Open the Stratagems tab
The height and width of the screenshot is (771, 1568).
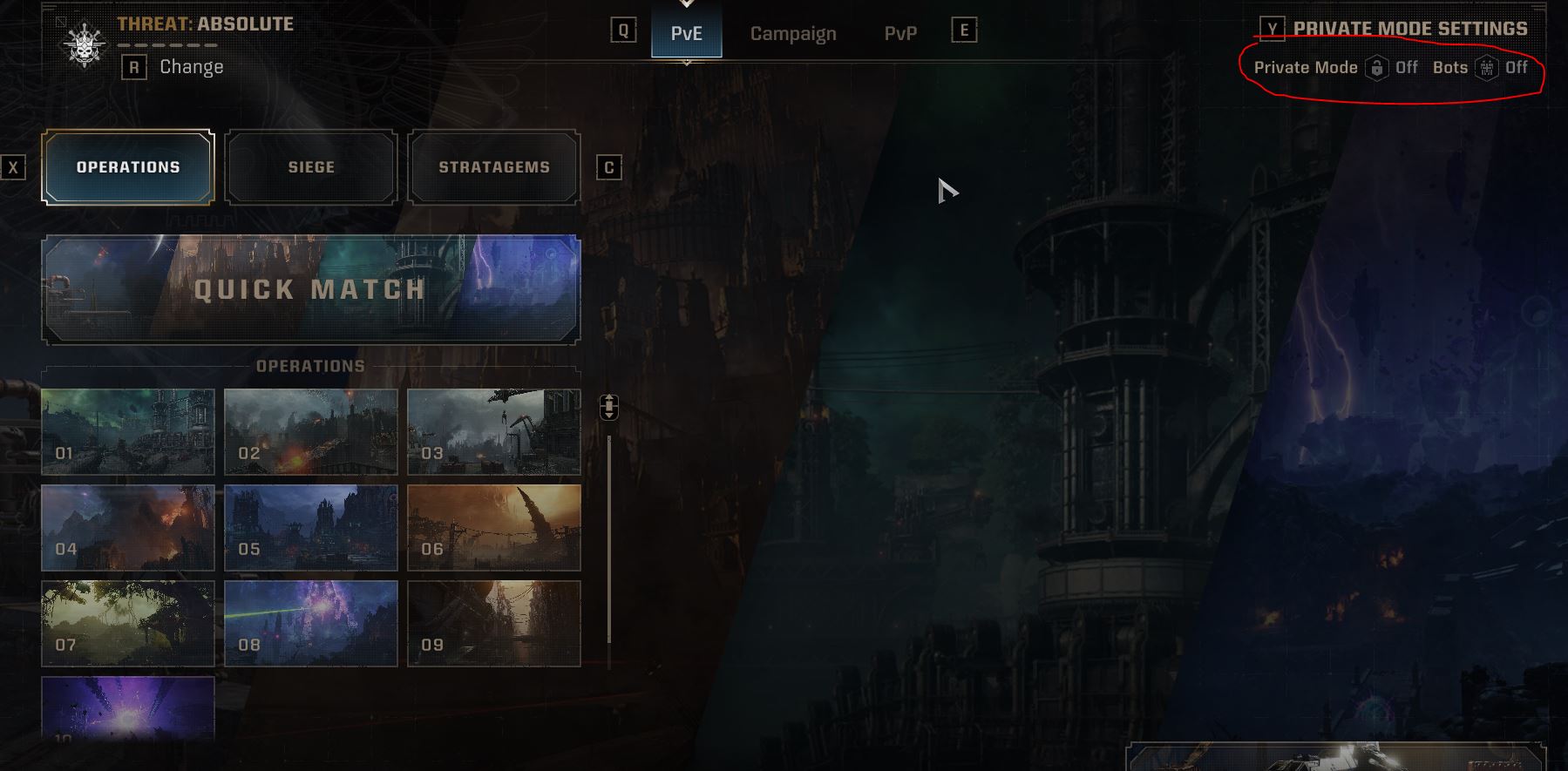pyautogui.click(x=493, y=166)
